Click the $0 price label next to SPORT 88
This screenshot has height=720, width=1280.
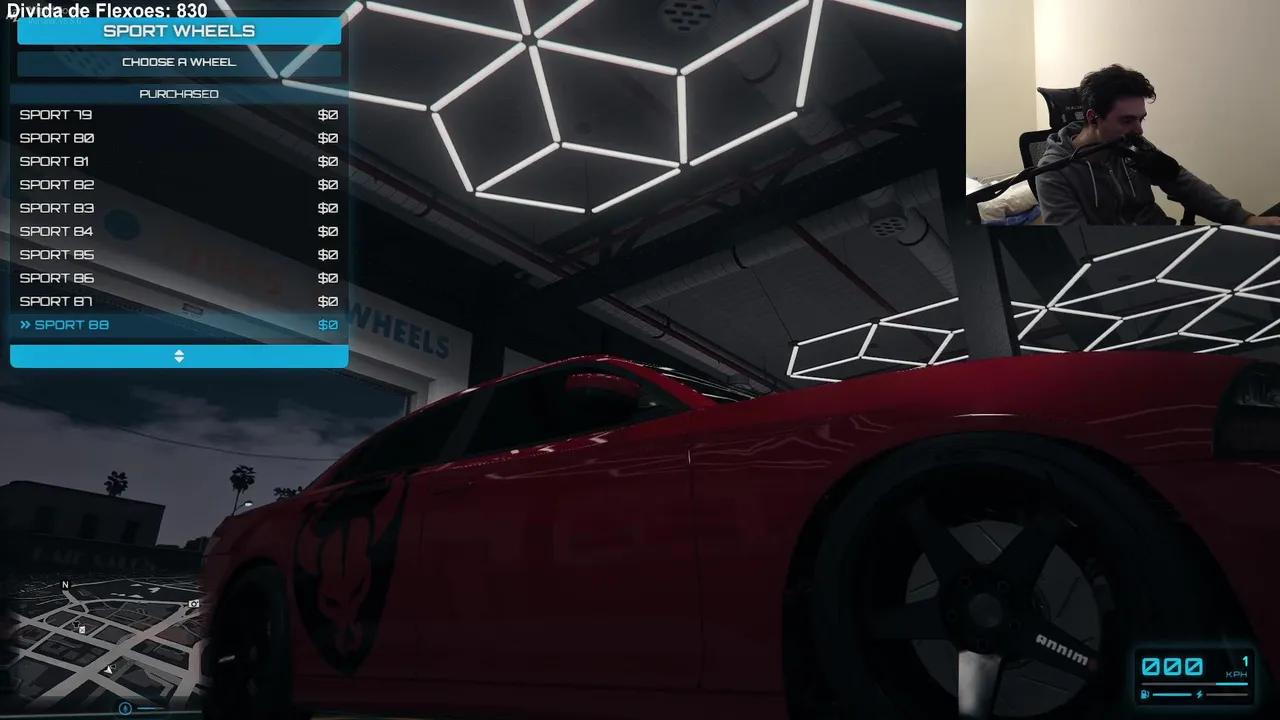pos(327,324)
